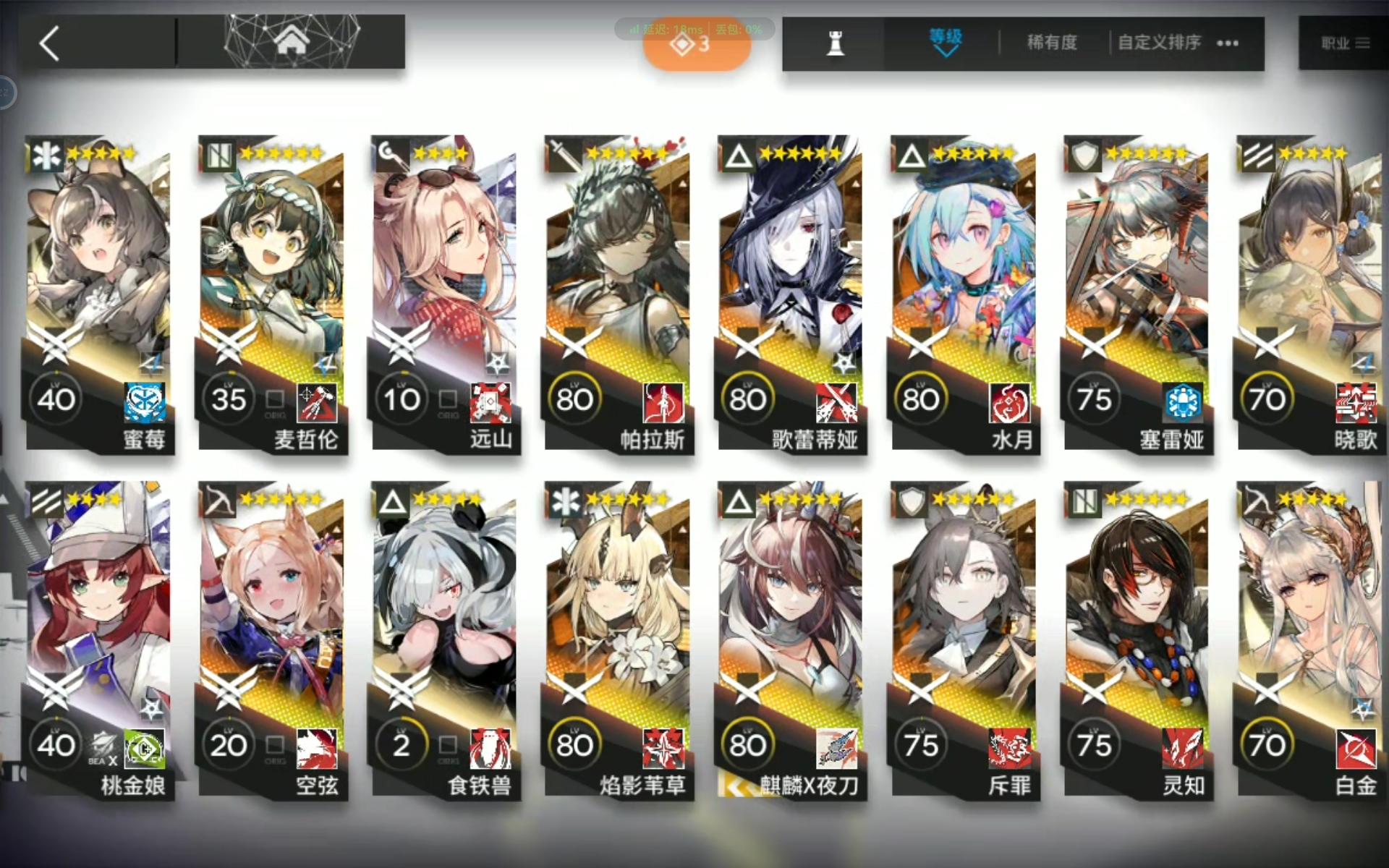The height and width of the screenshot is (868, 1389).
Task: Open the ellipsis for more sorting options
Action: pos(1227,43)
